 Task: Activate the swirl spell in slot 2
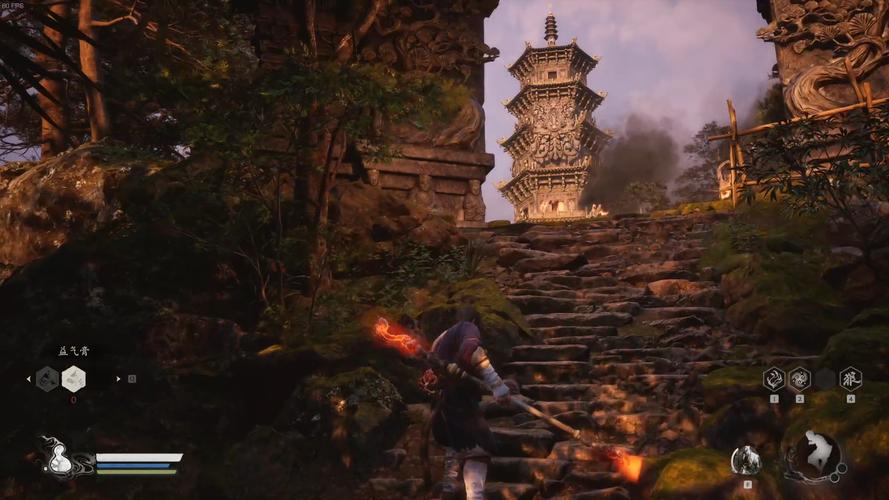pyautogui.click(x=799, y=378)
